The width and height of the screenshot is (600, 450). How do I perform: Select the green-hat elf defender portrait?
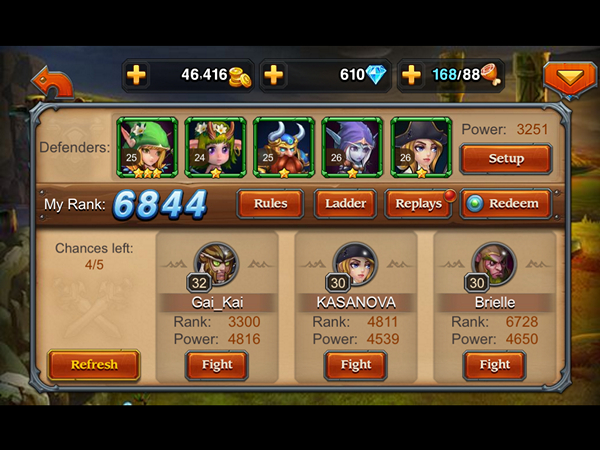click(148, 147)
